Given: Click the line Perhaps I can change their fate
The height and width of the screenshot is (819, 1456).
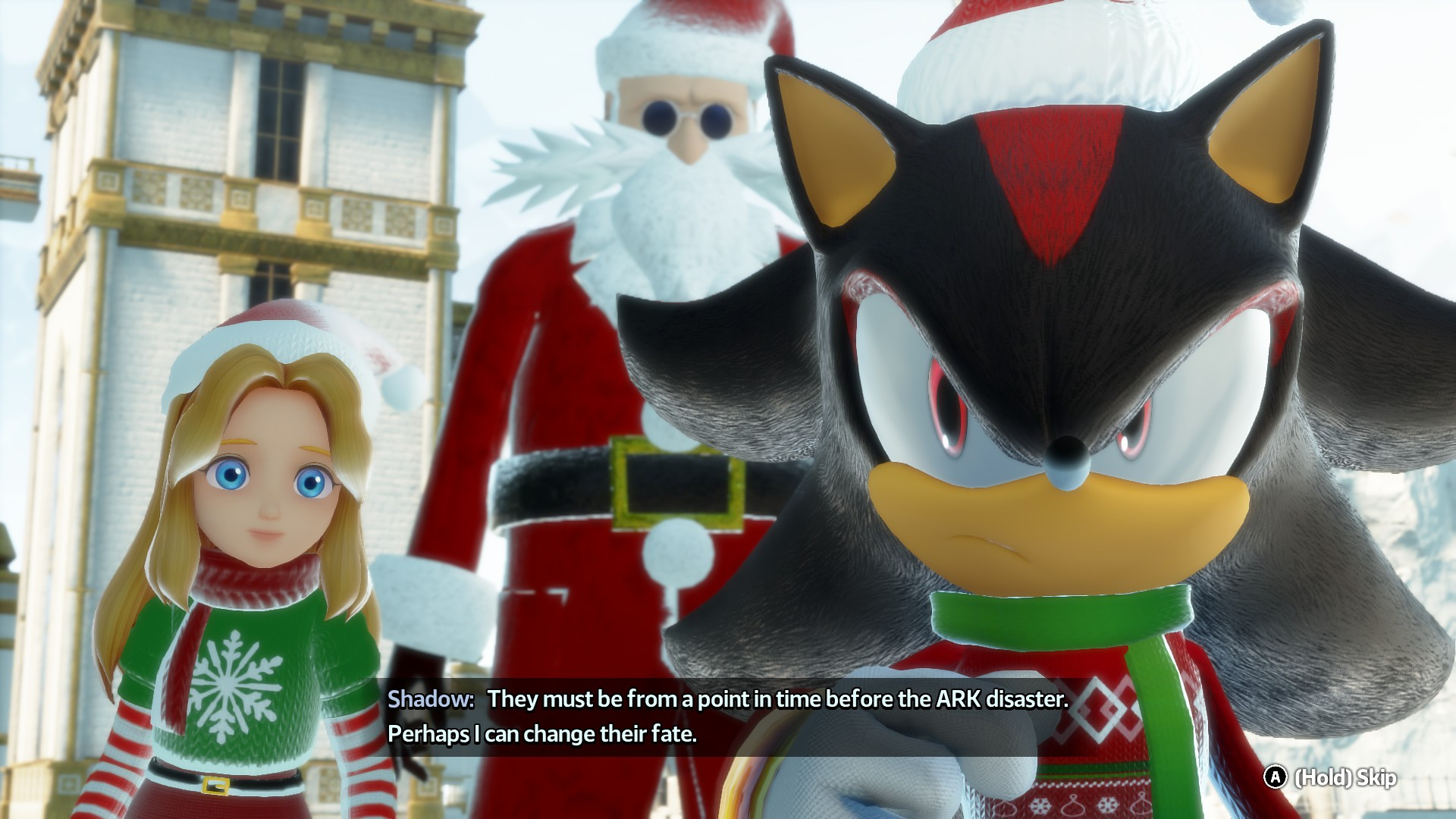Looking at the screenshot, I should point(542,734).
